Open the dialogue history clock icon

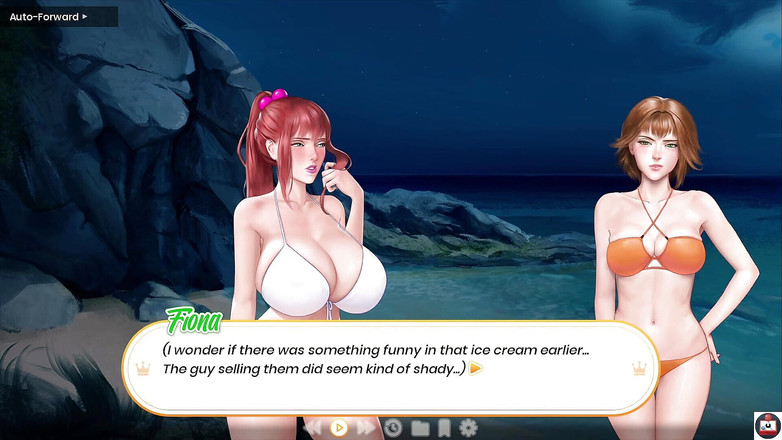[x=393, y=428]
